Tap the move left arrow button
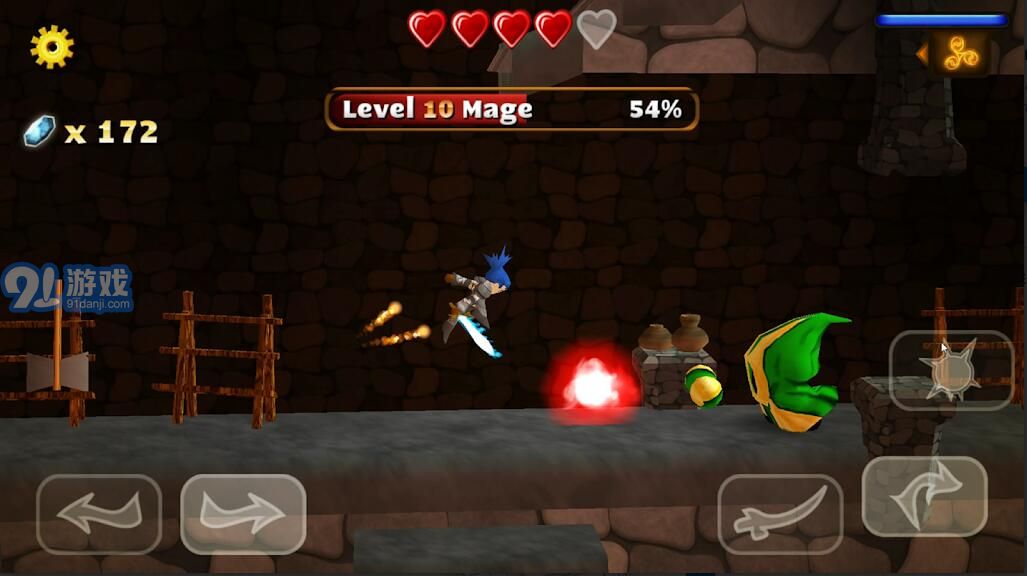This screenshot has height=576, width=1027. [x=98, y=514]
